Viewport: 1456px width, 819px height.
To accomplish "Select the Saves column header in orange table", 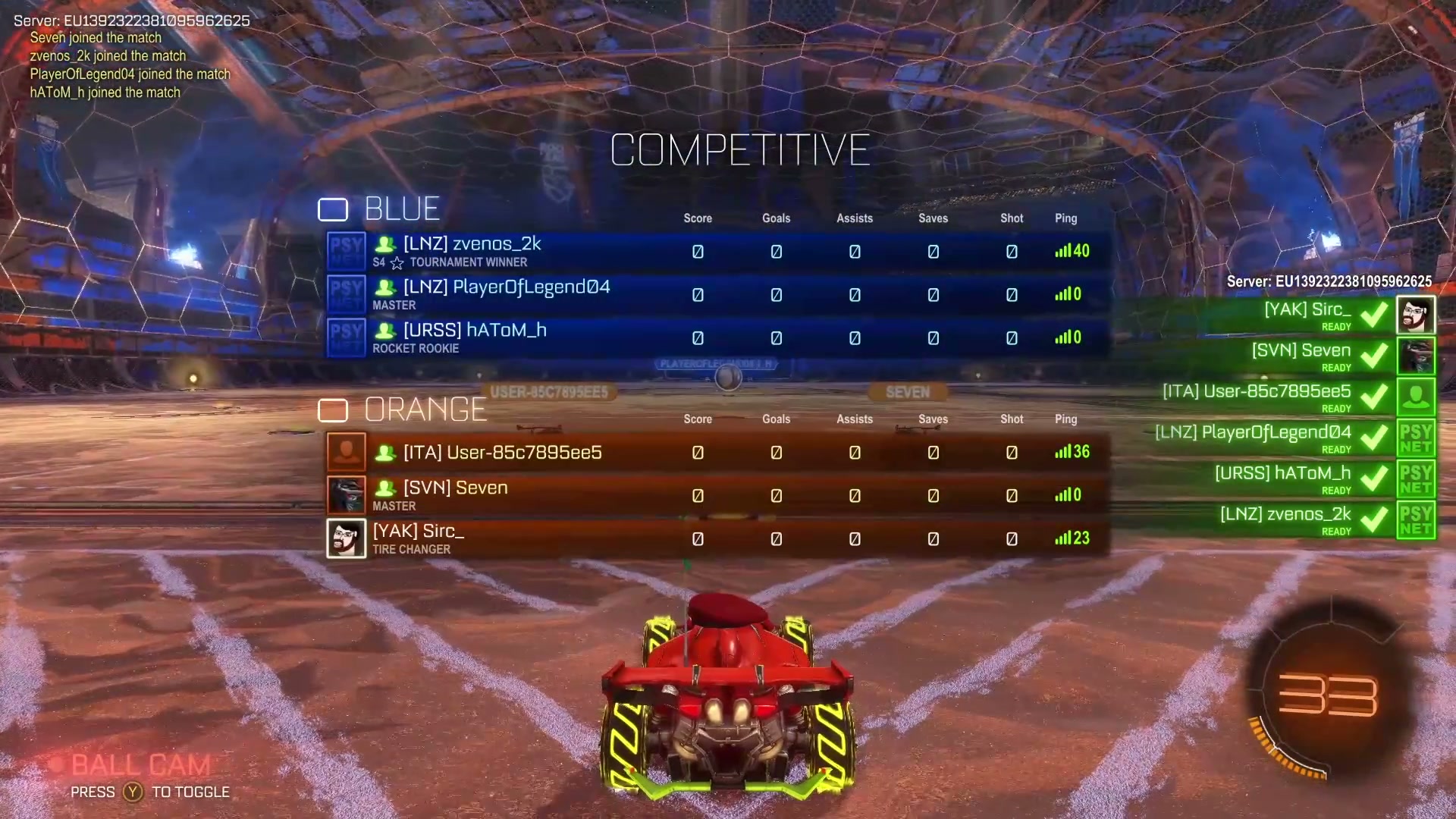I will pyautogui.click(x=933, y=419).
